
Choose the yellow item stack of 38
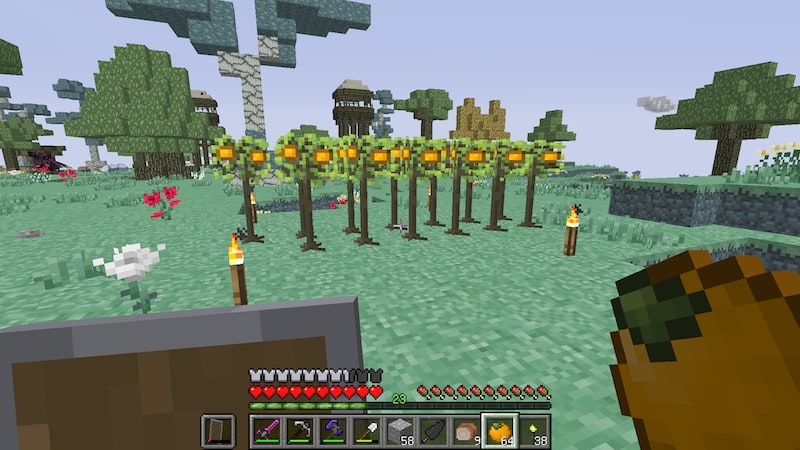pyautogui.click(x=533, y=431)
